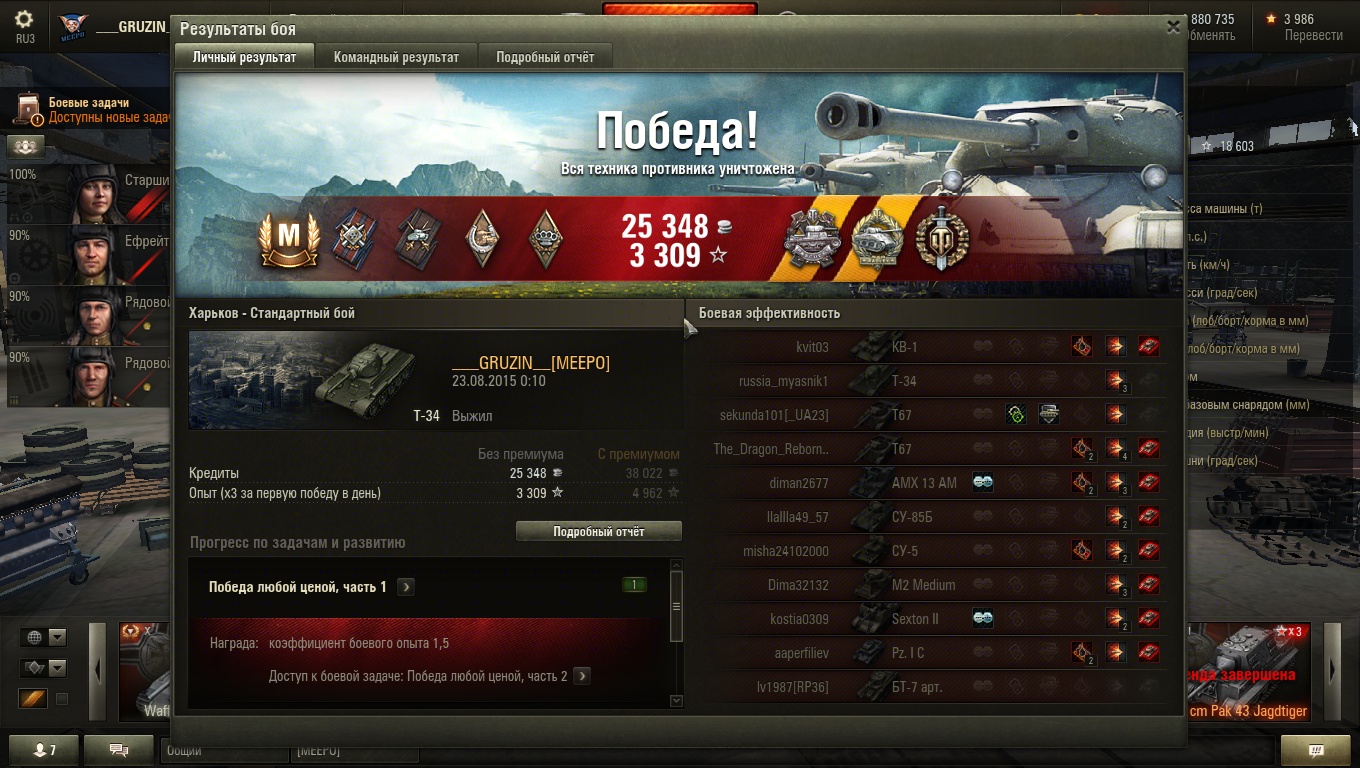Switch to the "Командный результат" tab
This screenshot has width=1360, height=768.
pos(395,56)
